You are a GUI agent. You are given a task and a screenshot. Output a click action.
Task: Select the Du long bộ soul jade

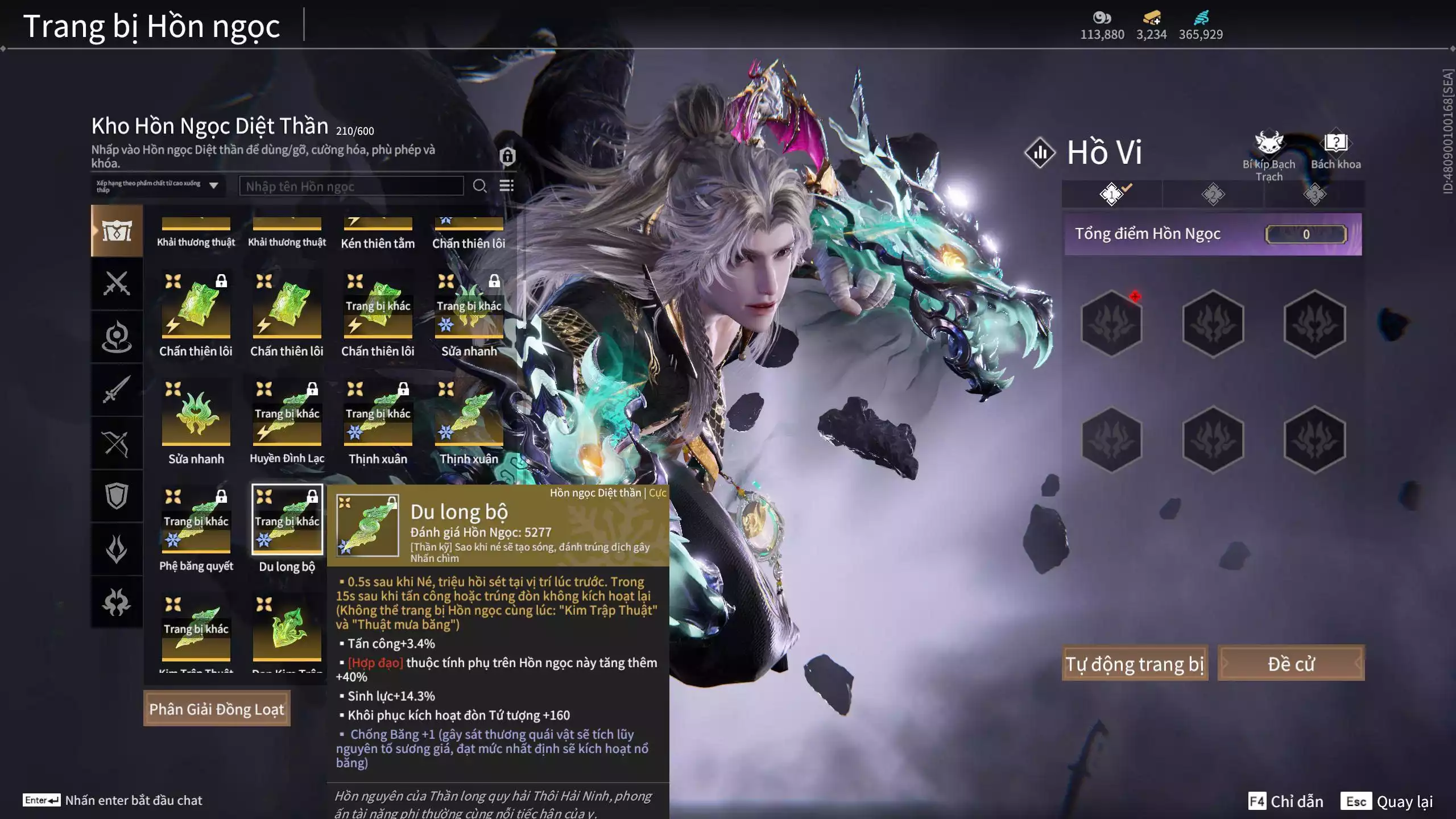(x=287, y=520)
